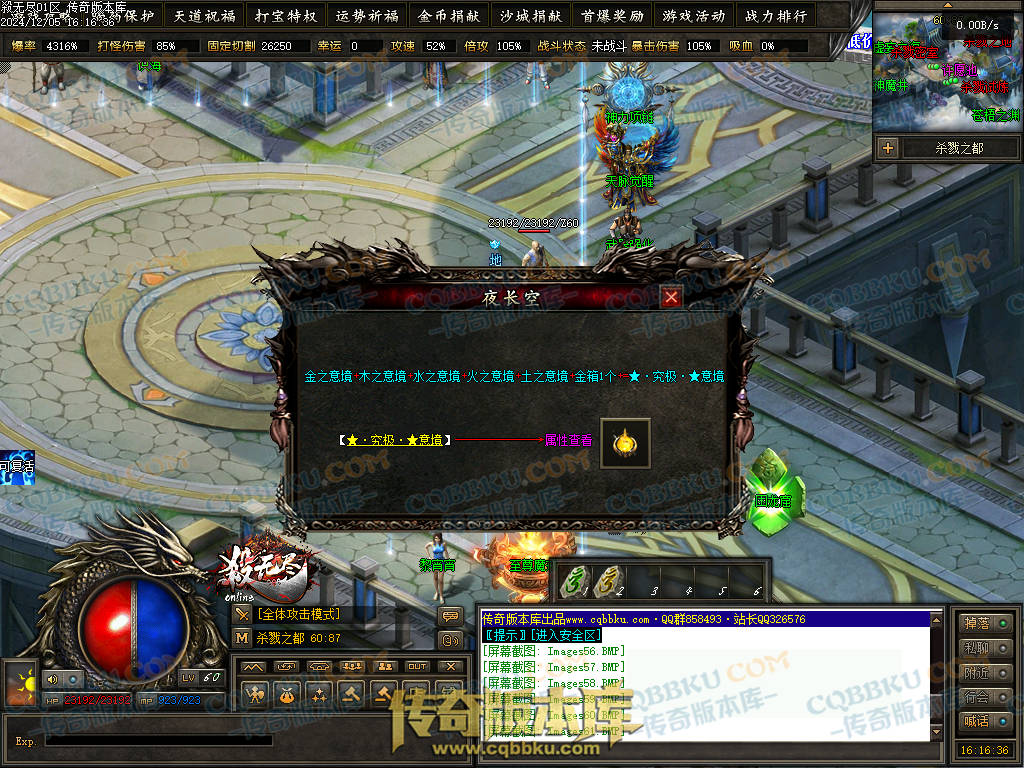Click the OUT logout button

tap(417, 666)
